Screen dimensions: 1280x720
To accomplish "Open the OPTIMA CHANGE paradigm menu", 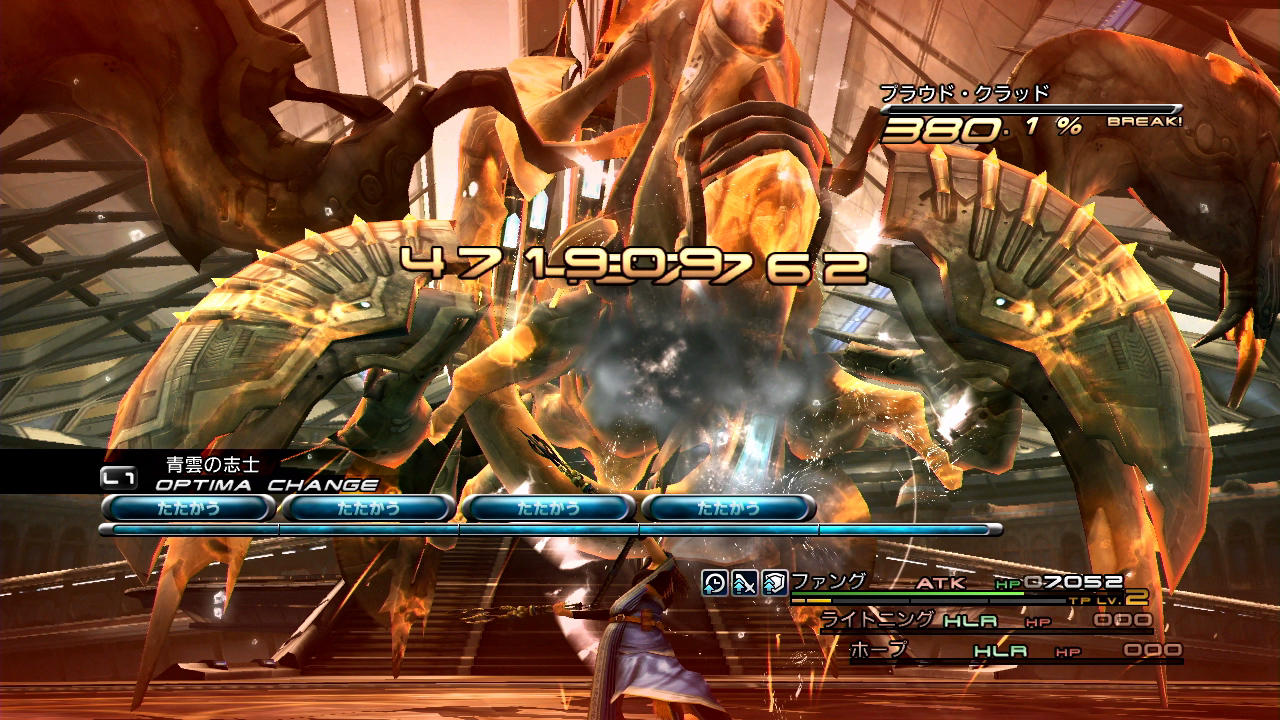I will pos(266,485).
